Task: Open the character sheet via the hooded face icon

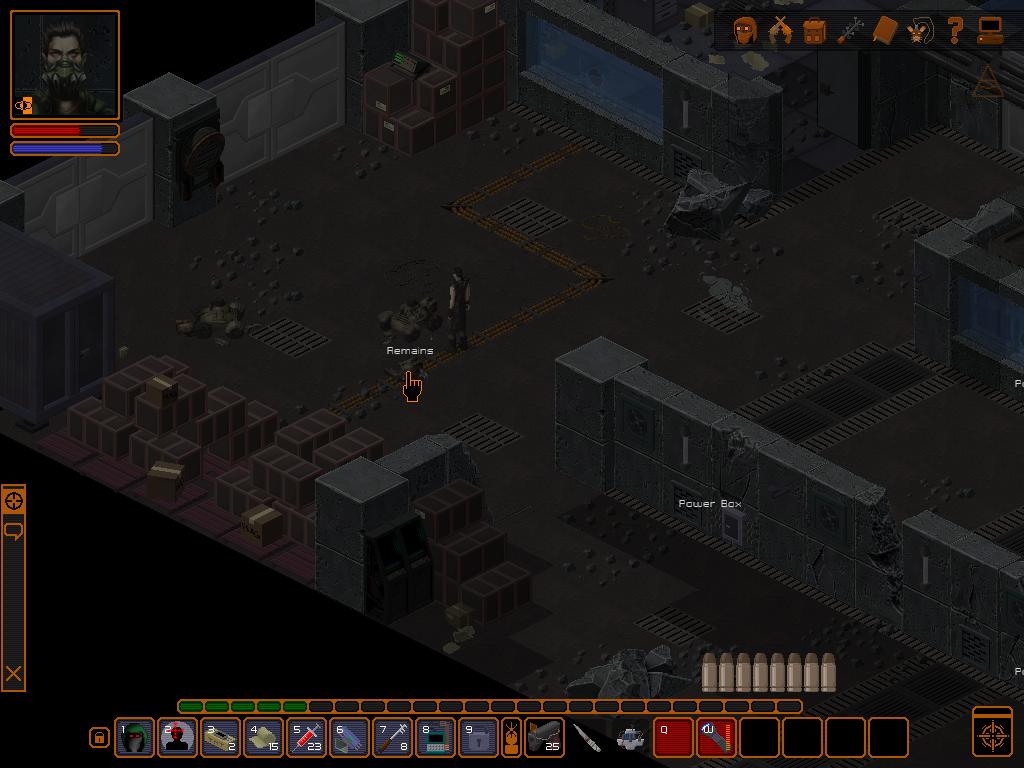Action: coord(745,30)
